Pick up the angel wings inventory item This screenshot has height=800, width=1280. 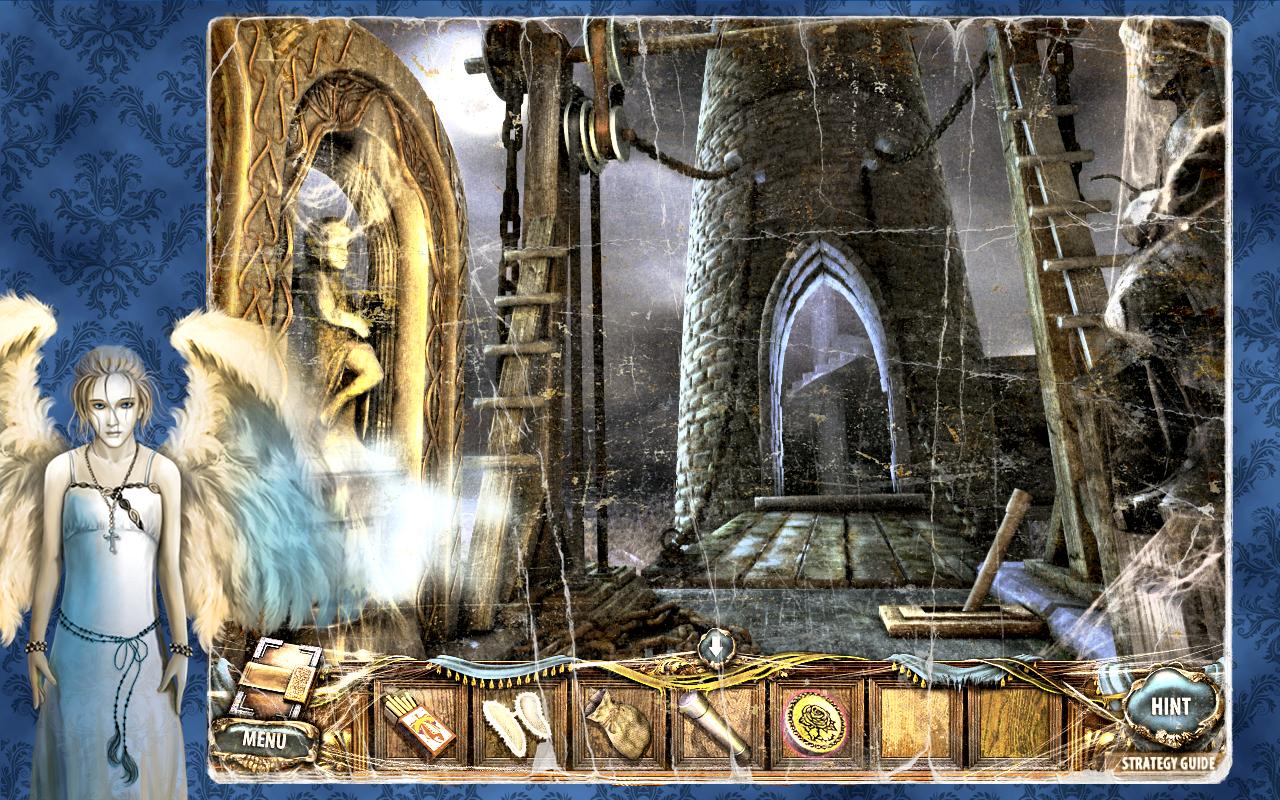[x=523, y=720]
